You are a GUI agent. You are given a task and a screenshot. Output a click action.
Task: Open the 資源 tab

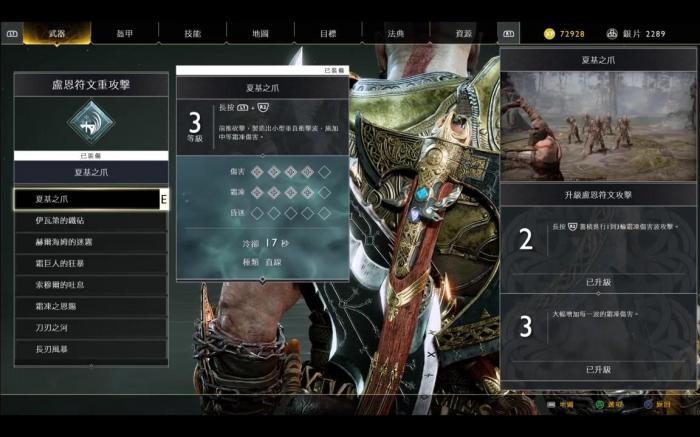pyautogui.click(x=463, y=34)
